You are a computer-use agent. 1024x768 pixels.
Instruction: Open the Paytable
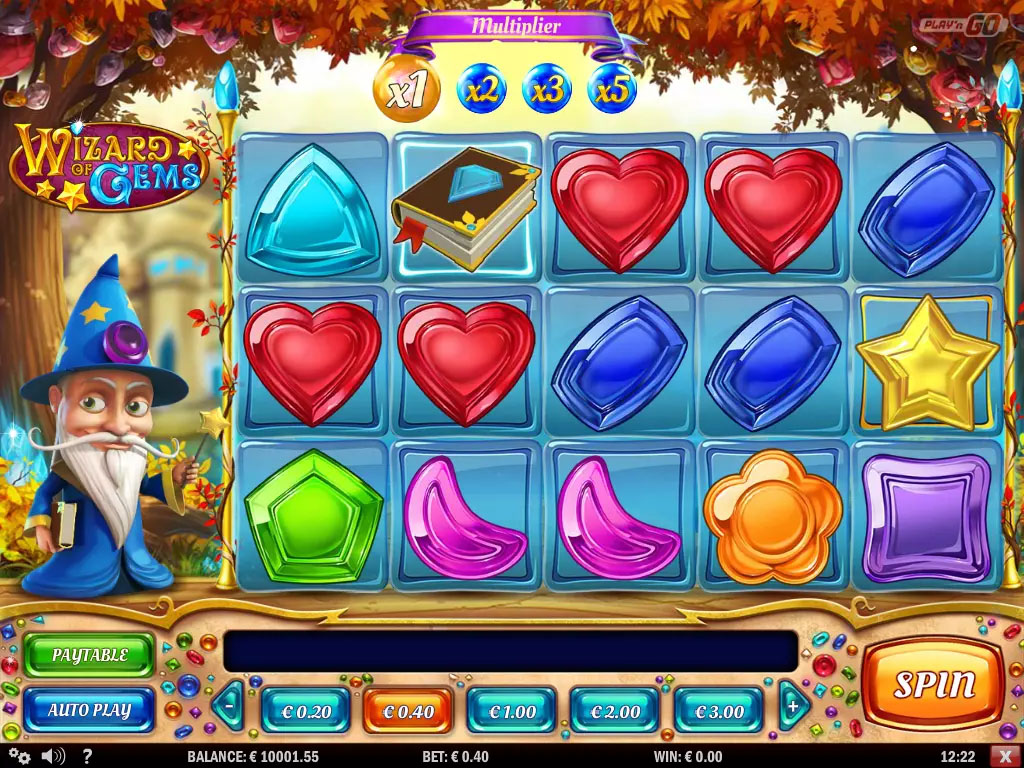pos(90,656)
